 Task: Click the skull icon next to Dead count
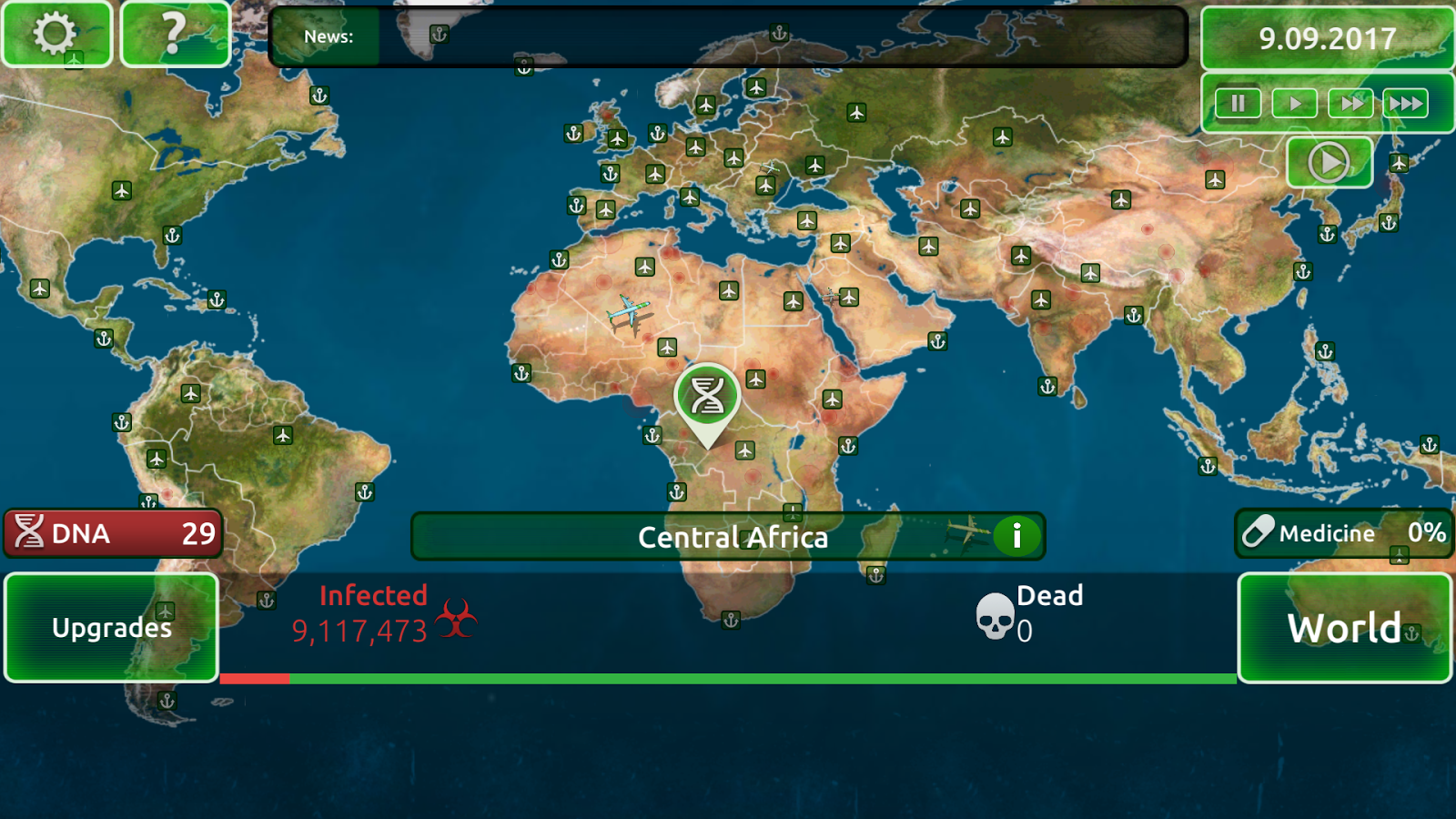click(x=995, y=617)
